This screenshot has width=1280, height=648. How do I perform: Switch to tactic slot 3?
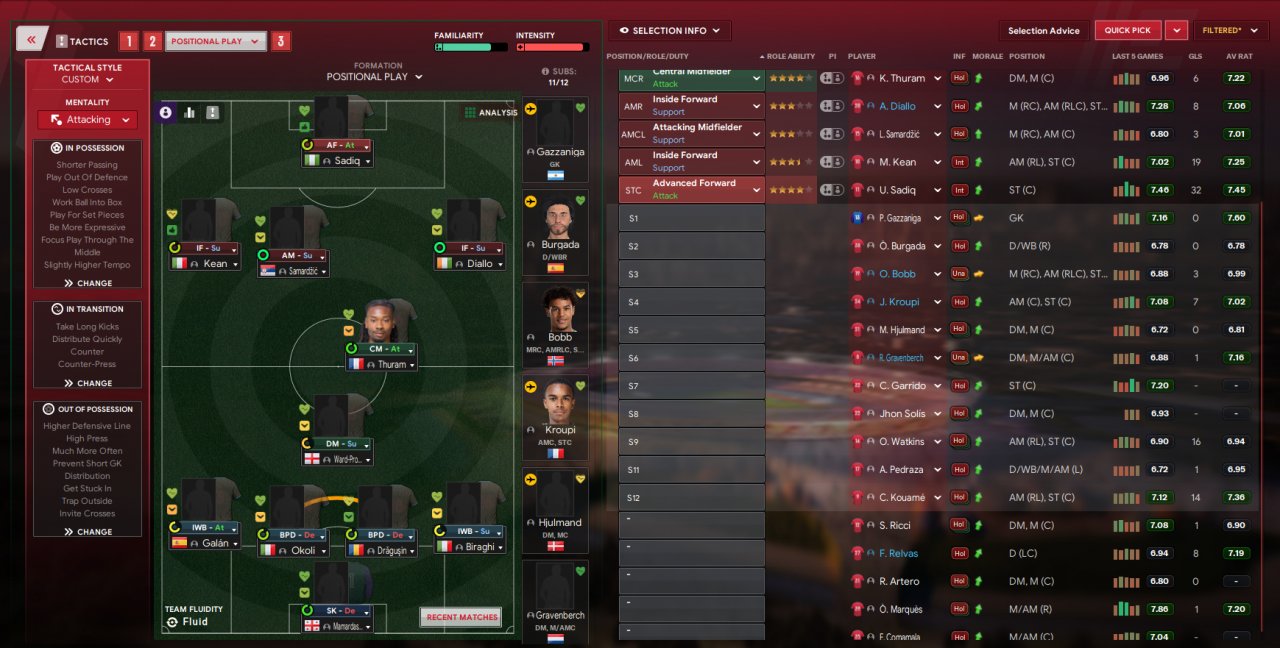click(x=281, y=41)
